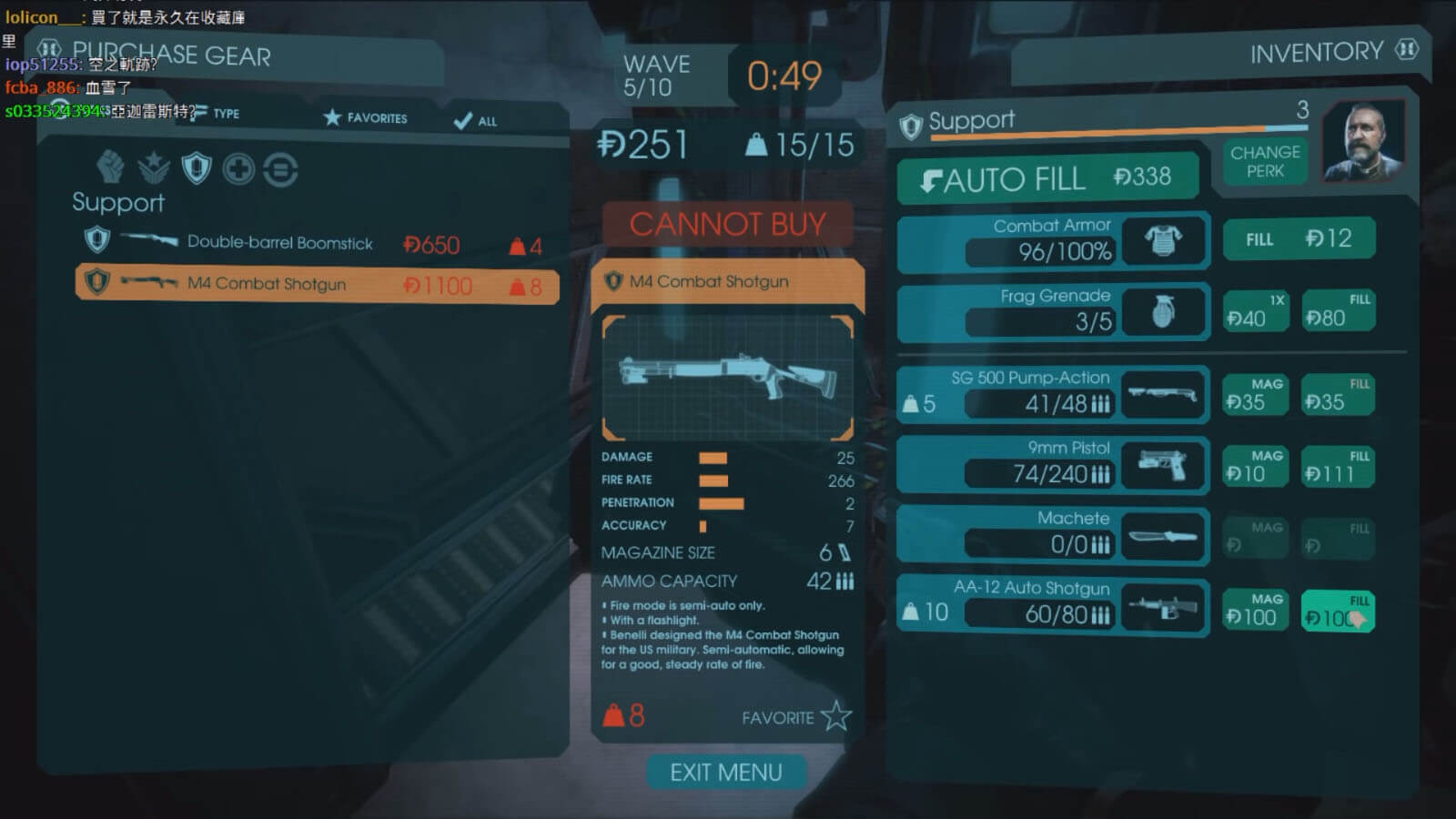Click the Auto Fill button

(1046, 179)
